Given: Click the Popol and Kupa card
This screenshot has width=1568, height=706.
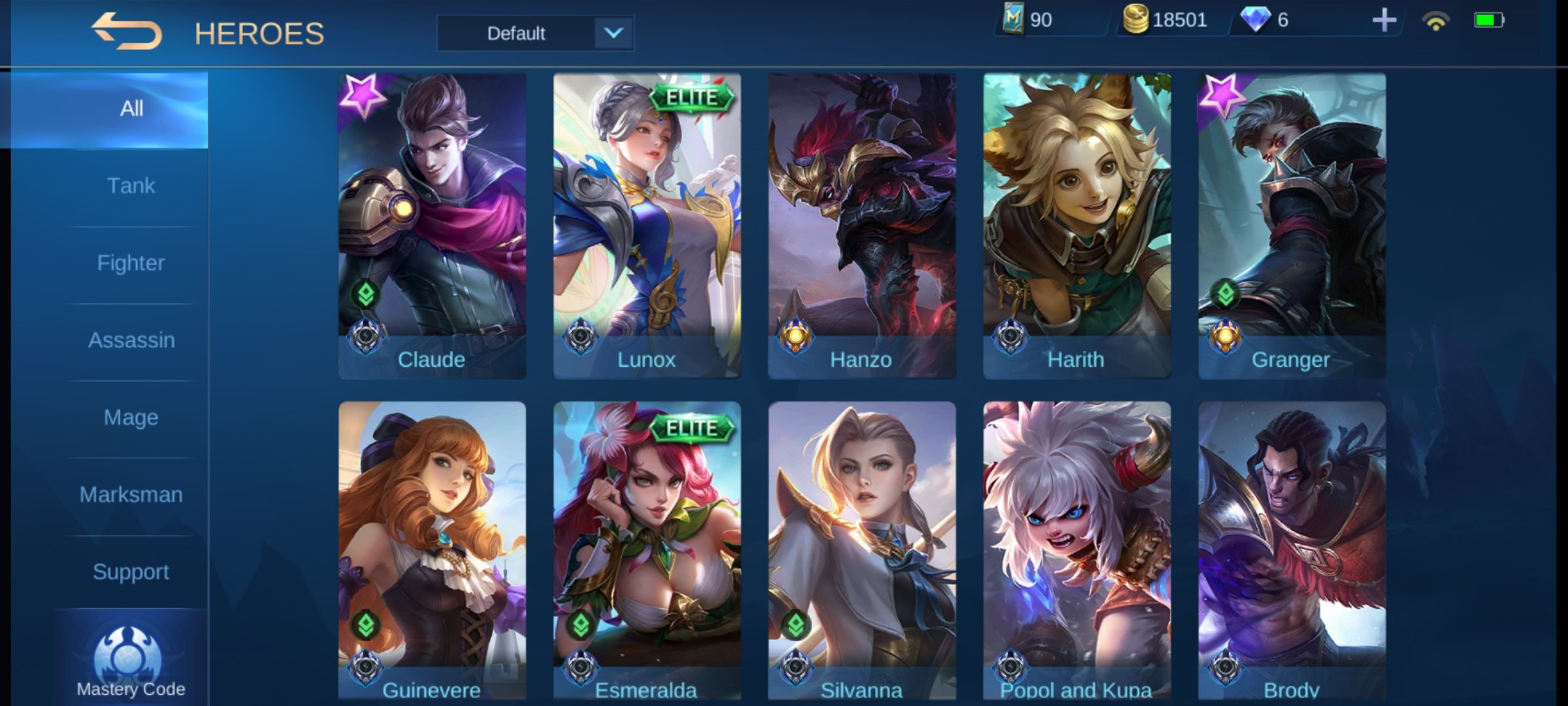Looking at the screenshot, I should click(1077, 550).
